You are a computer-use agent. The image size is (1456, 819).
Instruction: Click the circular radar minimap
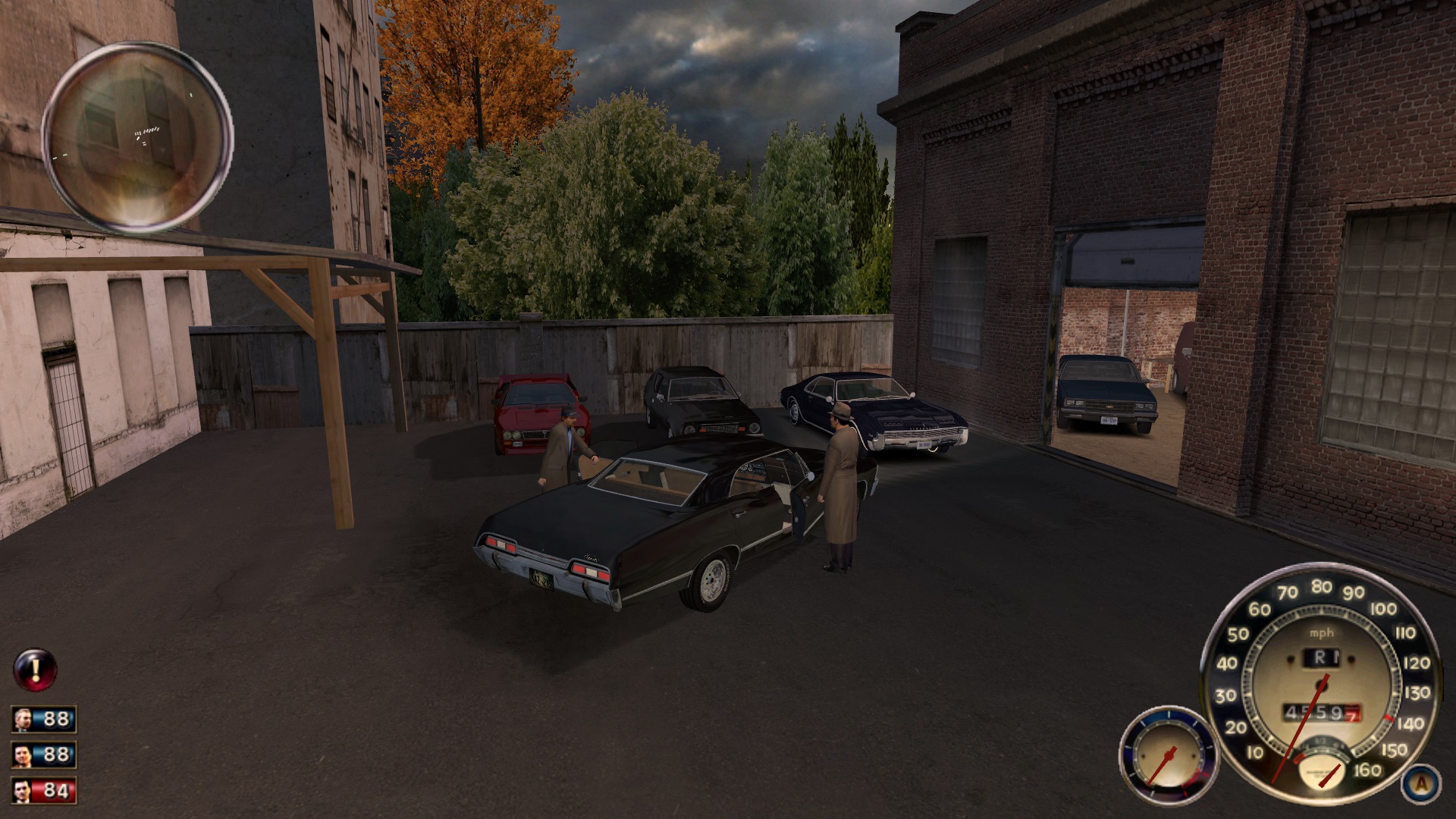click(x=137, y=136)
